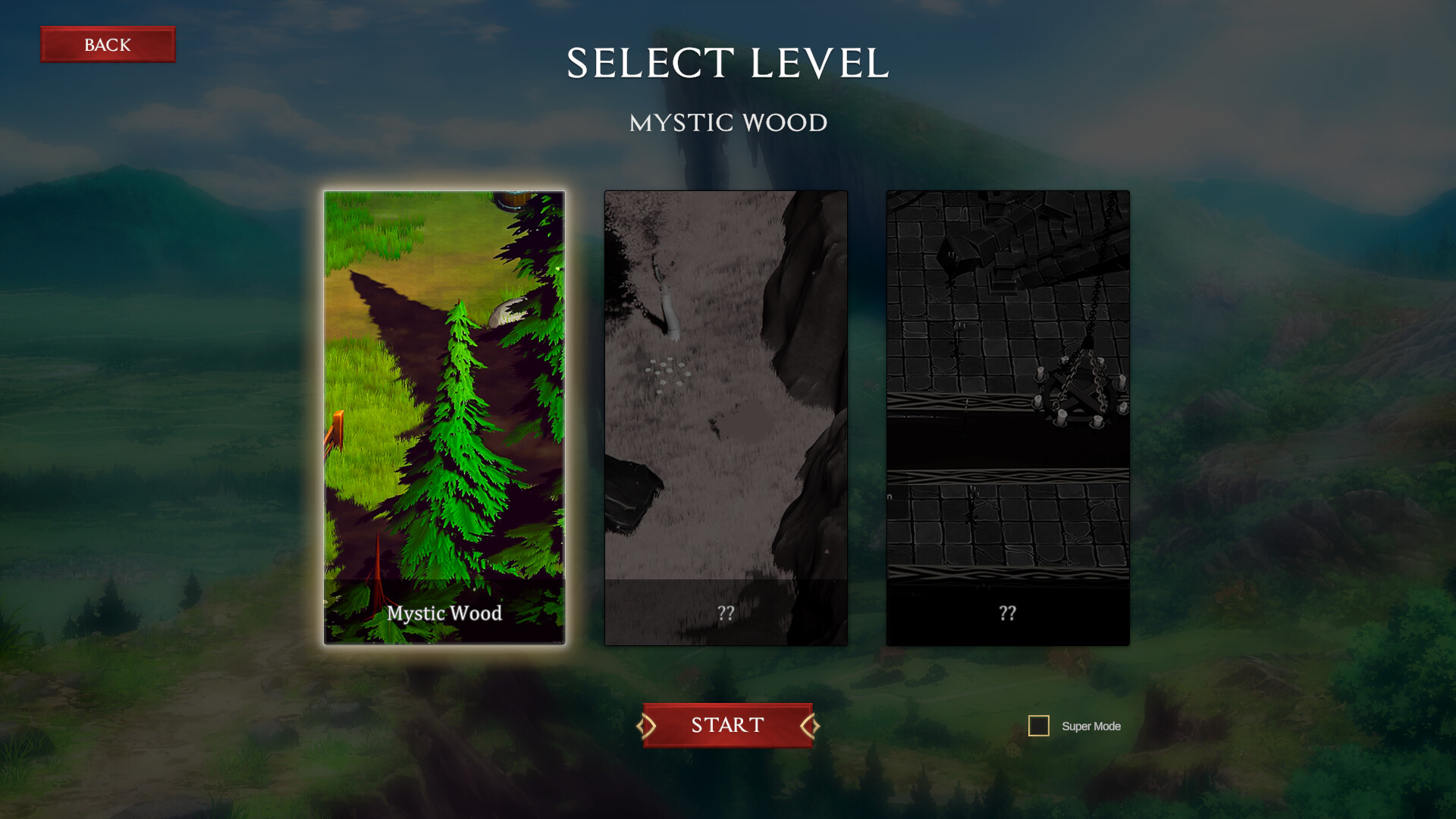This screenshot has height=819, width=1456.
Task: Select the darkest rightmost '??' dungeon level
Action: coord(1007,417)
